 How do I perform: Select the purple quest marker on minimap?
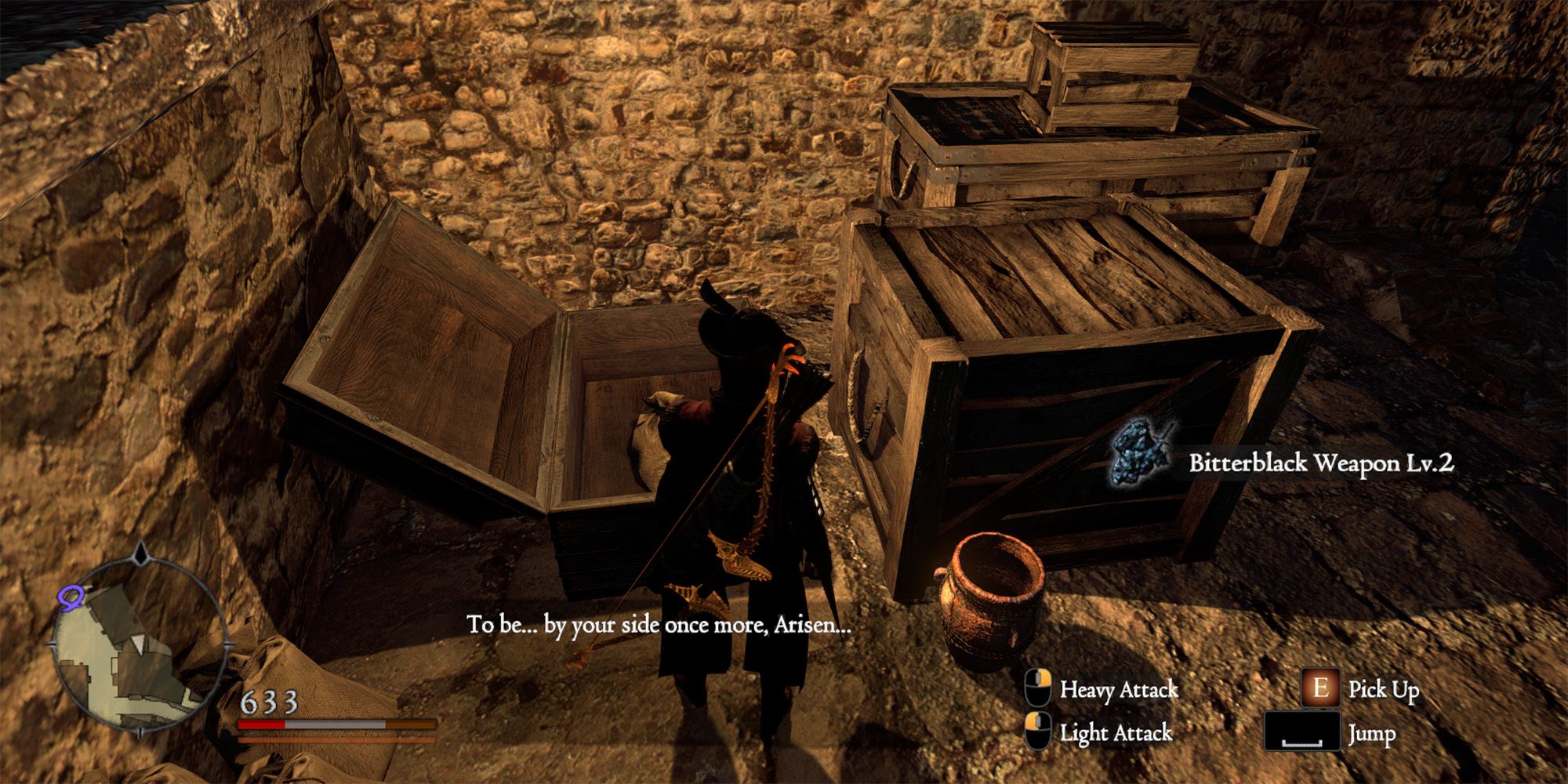tap(69, 597)
